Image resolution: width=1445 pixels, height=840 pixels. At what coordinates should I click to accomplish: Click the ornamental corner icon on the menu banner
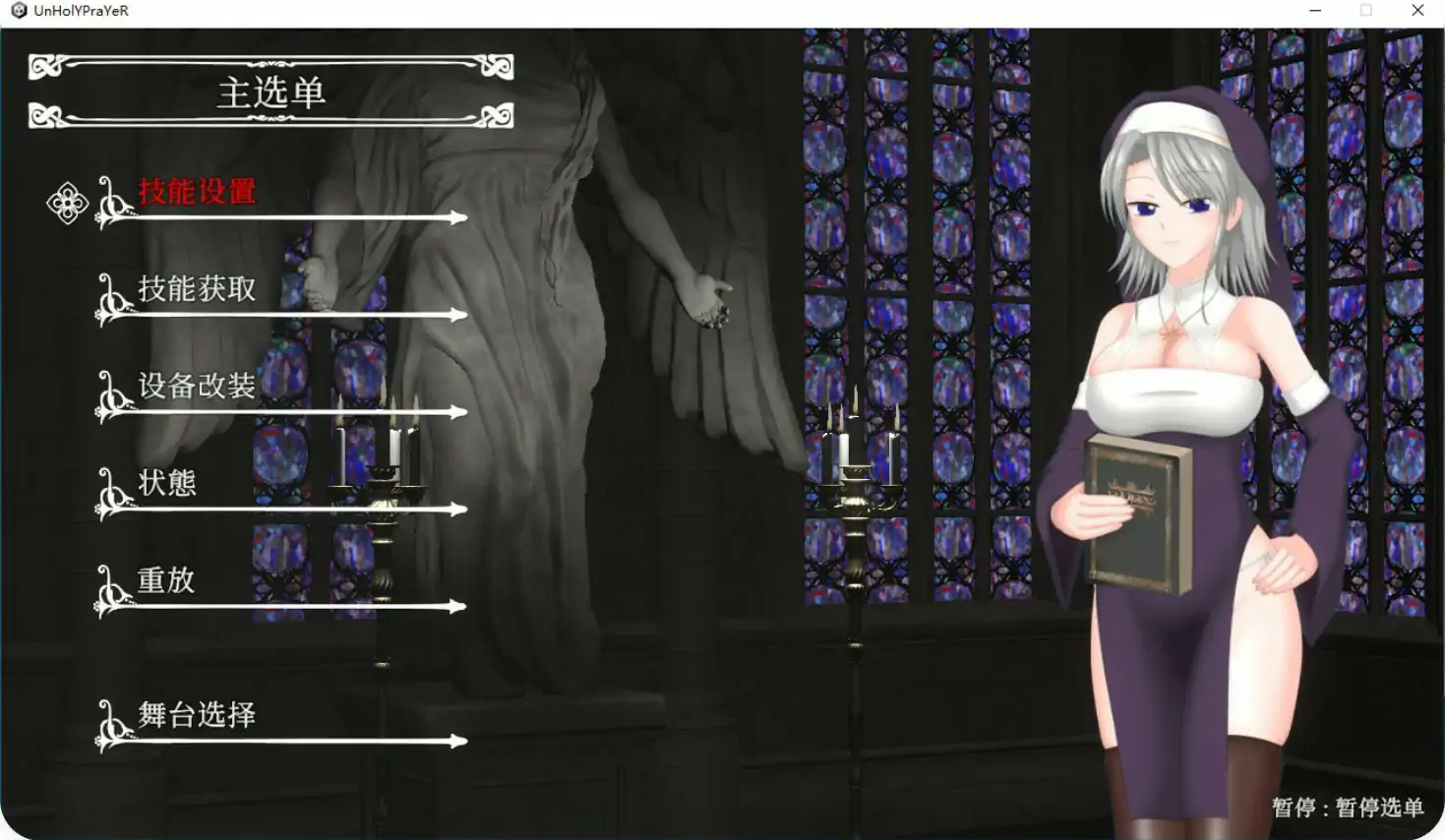tap(46, 67)
